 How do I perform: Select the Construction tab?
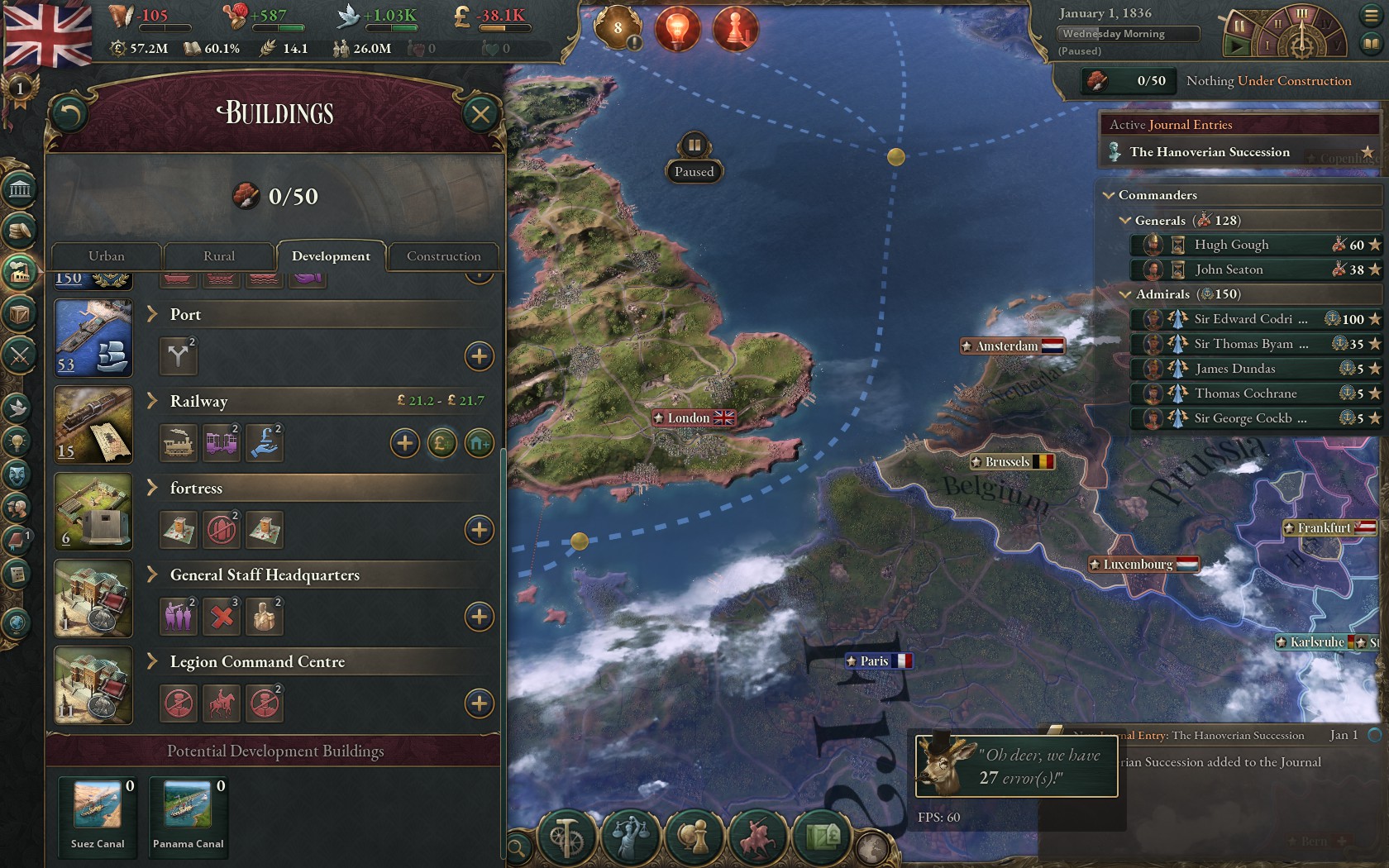pos(443,256)
